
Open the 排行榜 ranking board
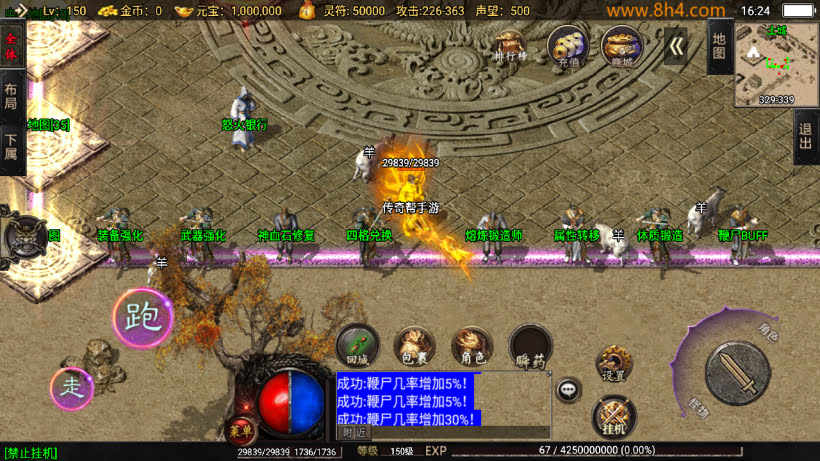click(x=511, y=45)
